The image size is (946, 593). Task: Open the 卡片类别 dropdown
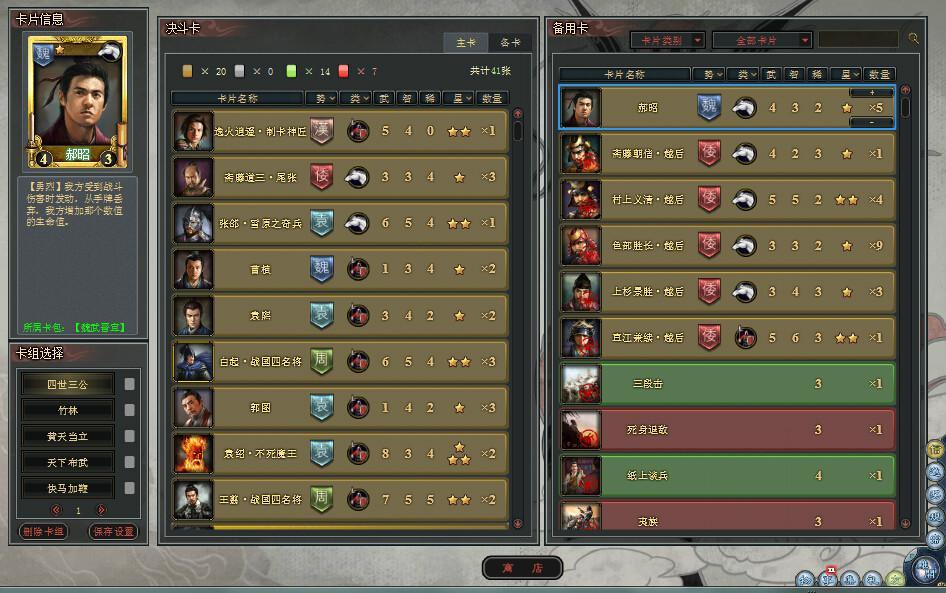[x=667, y=40]
